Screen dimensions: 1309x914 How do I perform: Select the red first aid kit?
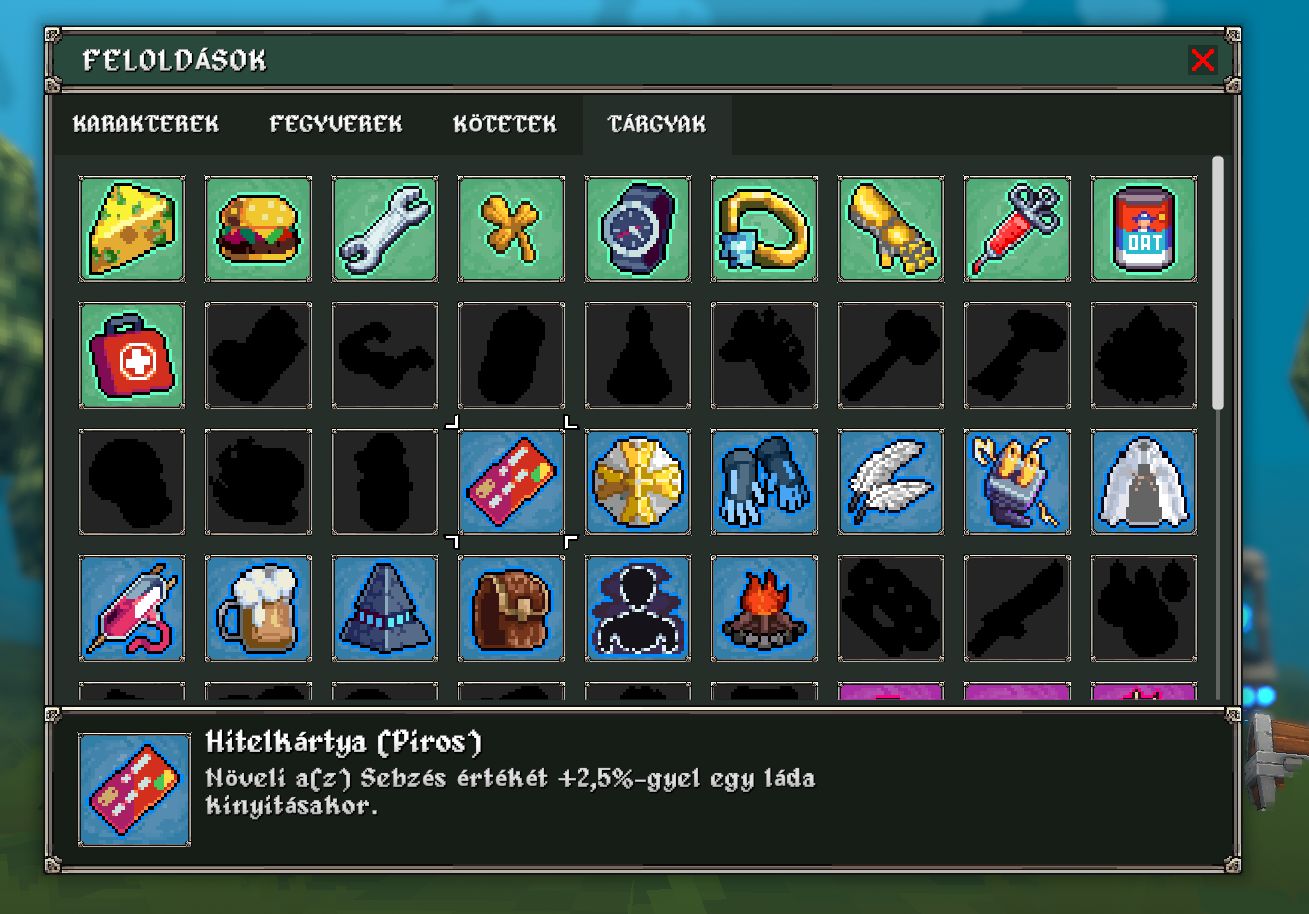click(x=132, y=356)
